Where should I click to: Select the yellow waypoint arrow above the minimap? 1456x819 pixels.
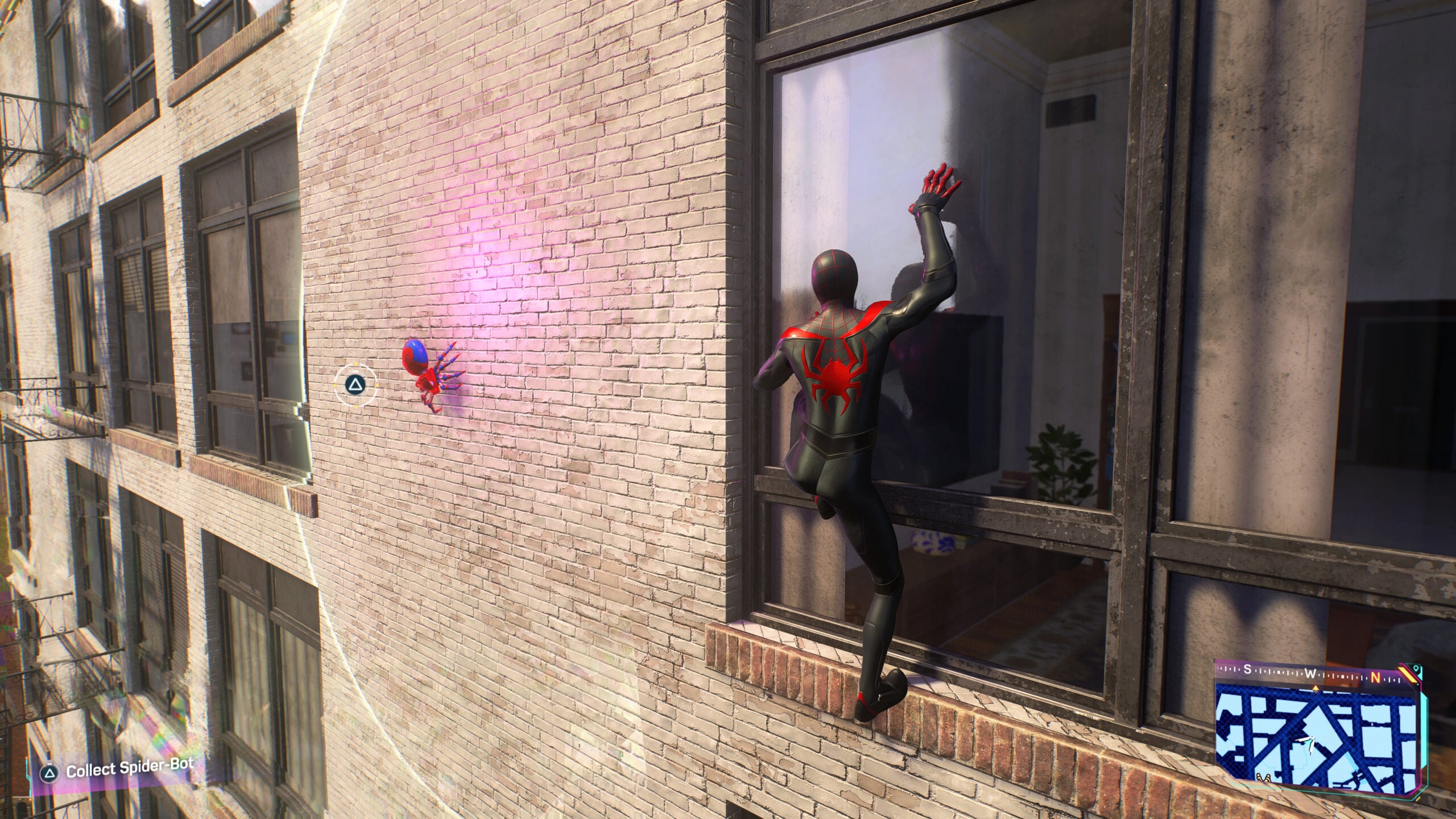click(1316, 688)
